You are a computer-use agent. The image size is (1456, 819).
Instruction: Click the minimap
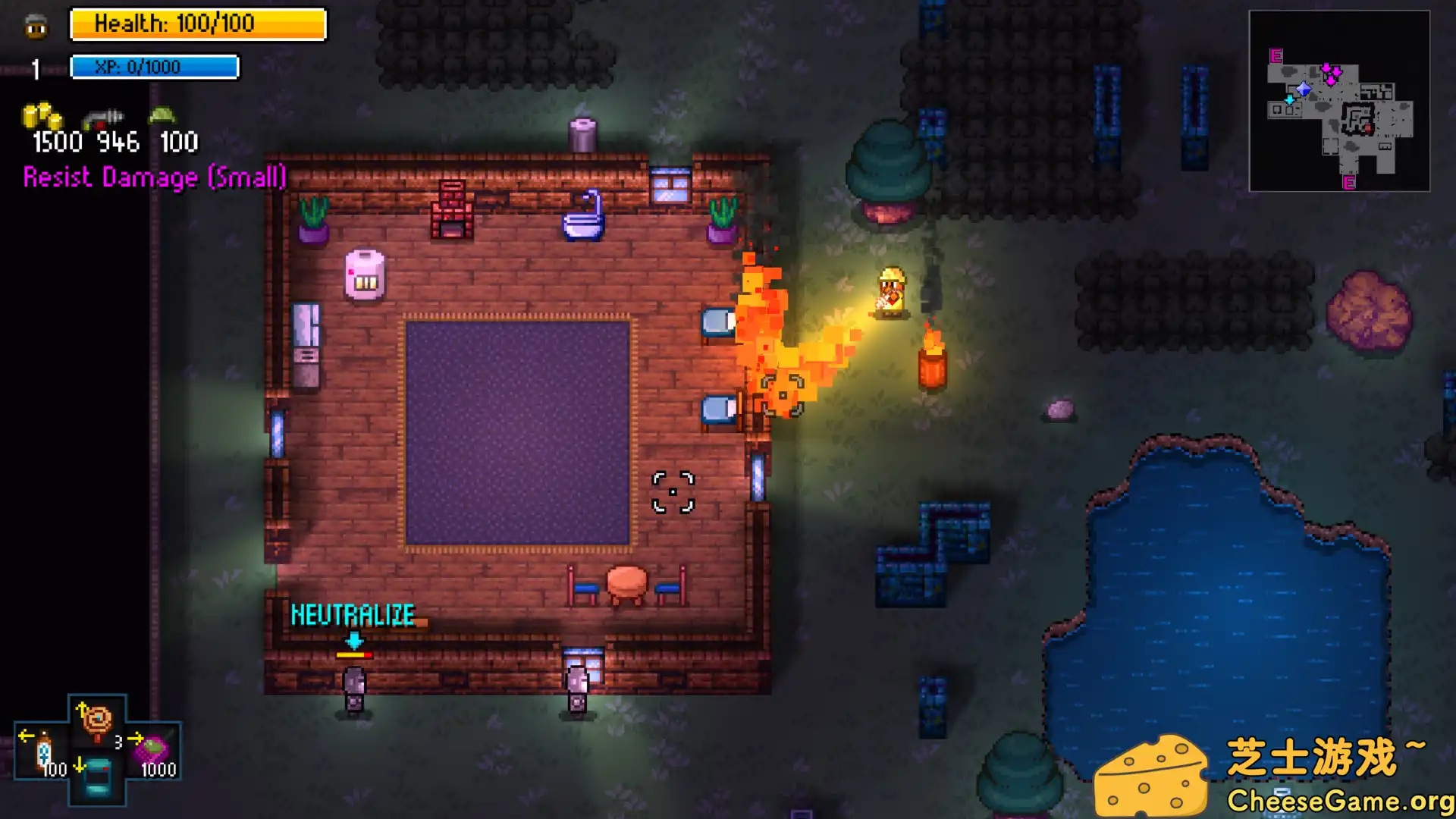tap(1339, 101)
